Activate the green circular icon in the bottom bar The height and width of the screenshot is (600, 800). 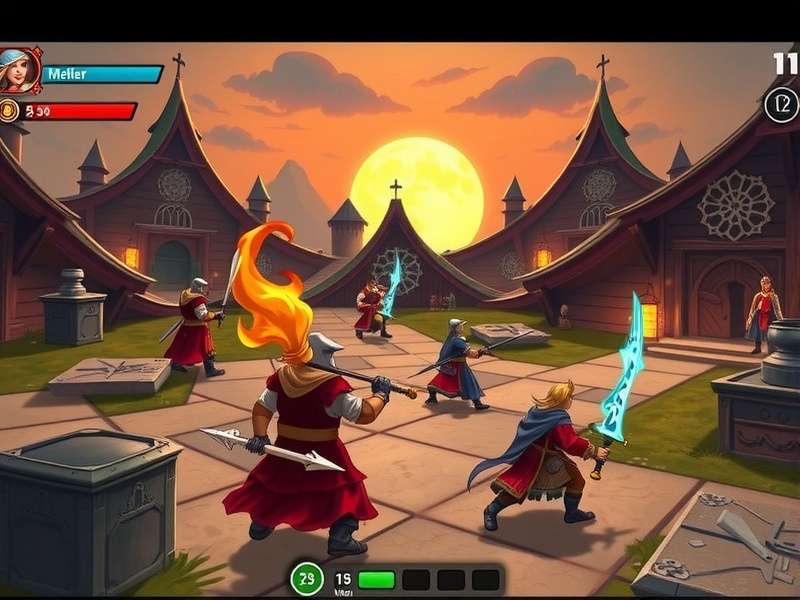307,578
